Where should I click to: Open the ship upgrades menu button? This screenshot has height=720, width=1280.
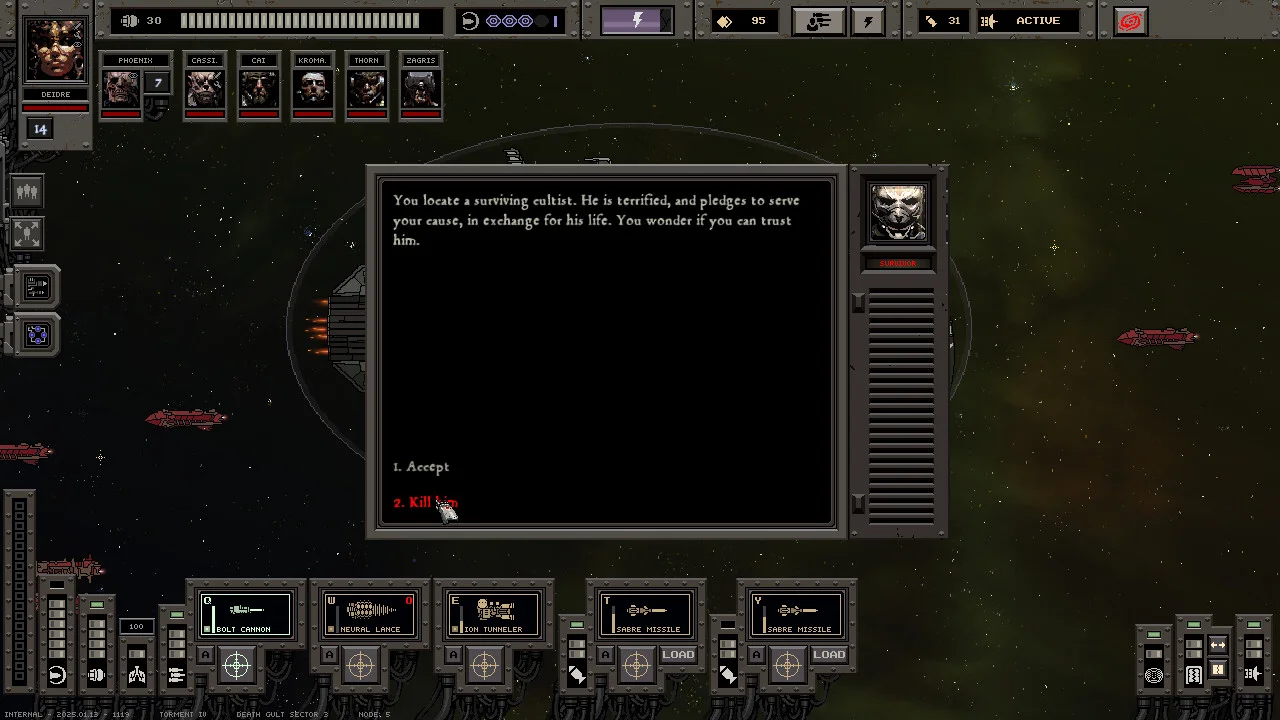click(818, 21)
